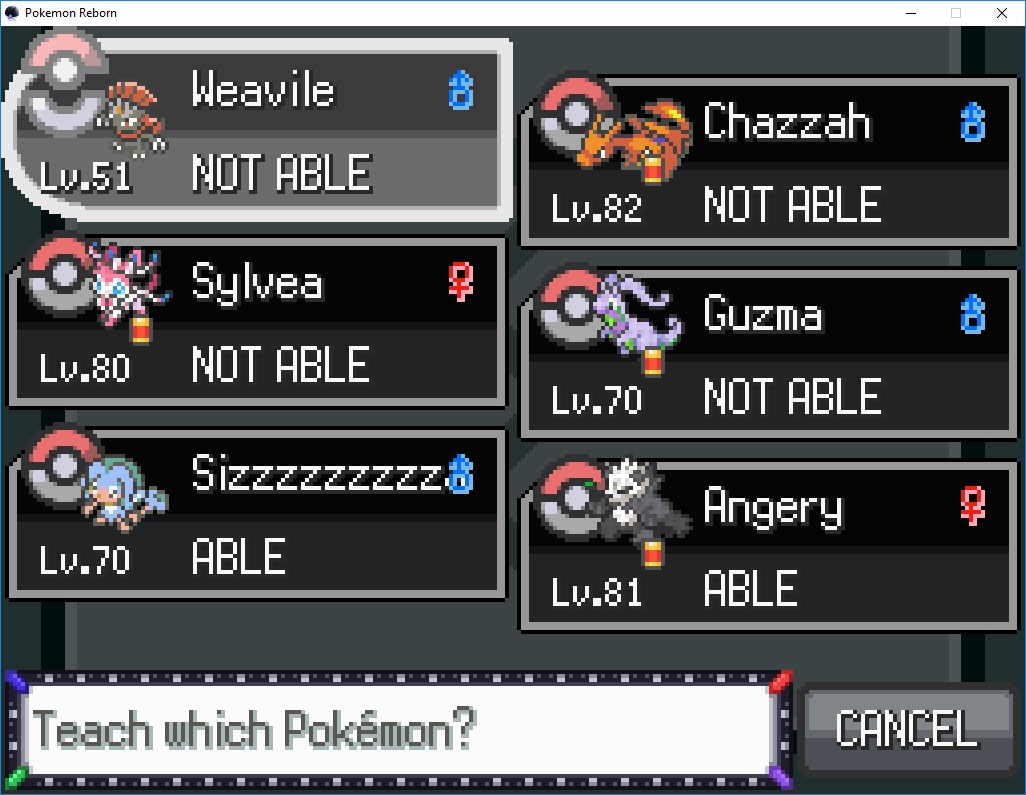The image size is (1026, 795).
Task: Click the CANCEL button
Action: 906,728
